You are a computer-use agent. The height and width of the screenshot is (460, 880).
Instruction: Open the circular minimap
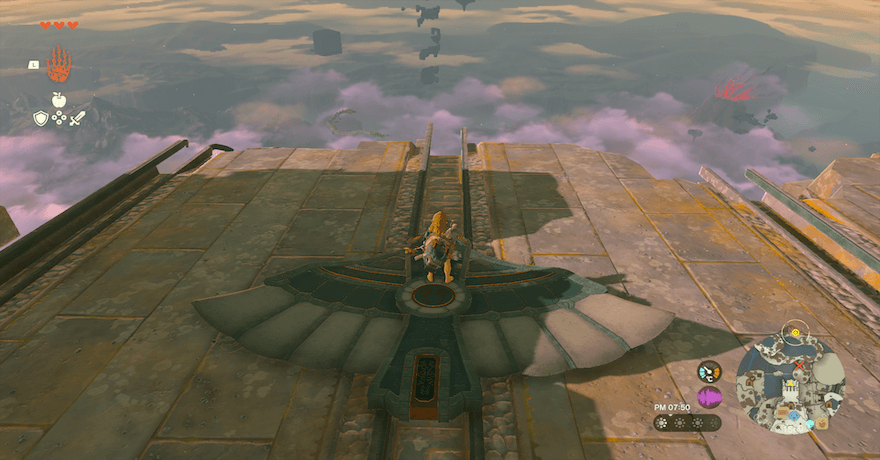tap(790, 382)
